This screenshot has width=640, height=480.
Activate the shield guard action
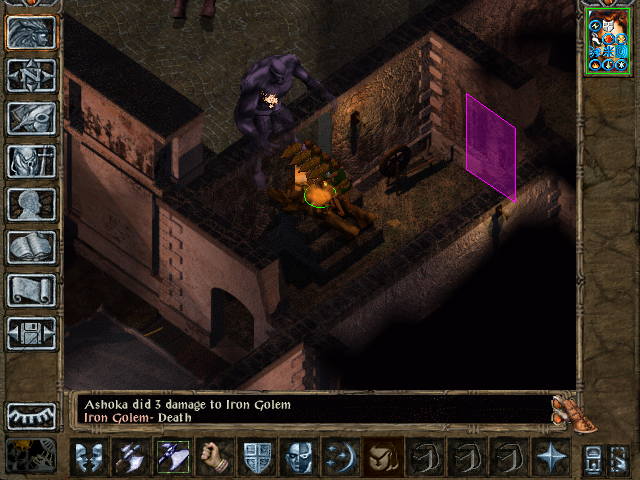point(257,456)
